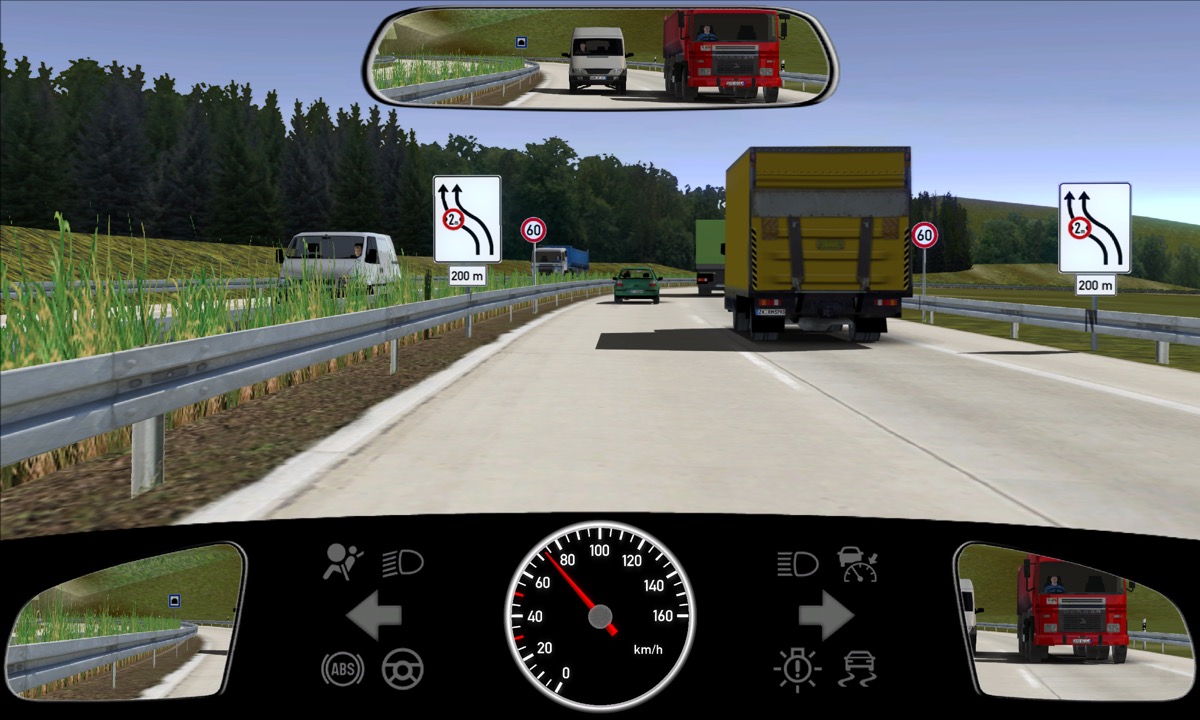Screen dimensions: 1200x720
Task: Check the interior rear-view mirror
Action: 600,56
